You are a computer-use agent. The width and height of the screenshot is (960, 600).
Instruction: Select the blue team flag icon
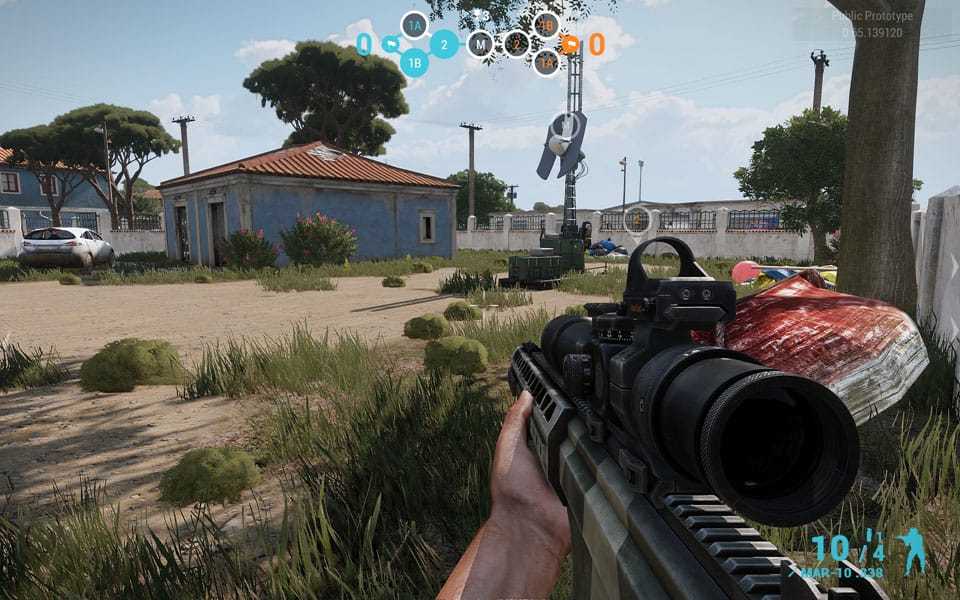click(x=390, y=44)
